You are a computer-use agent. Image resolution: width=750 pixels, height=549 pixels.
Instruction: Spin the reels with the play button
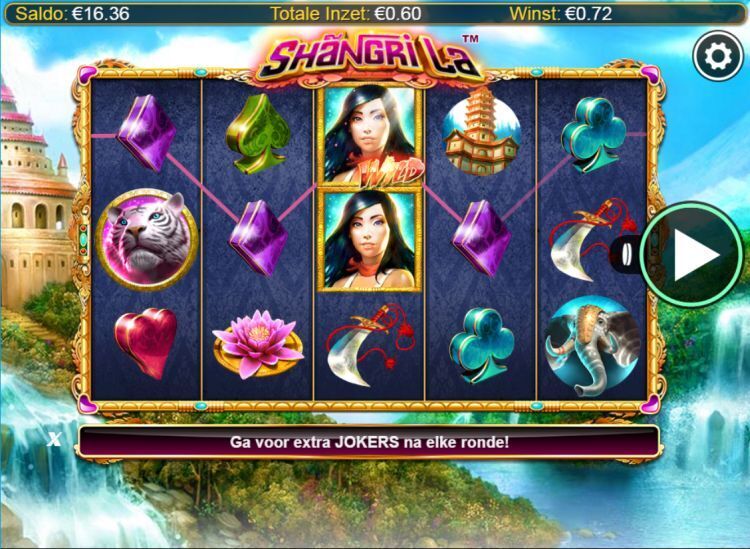(695, 256)
